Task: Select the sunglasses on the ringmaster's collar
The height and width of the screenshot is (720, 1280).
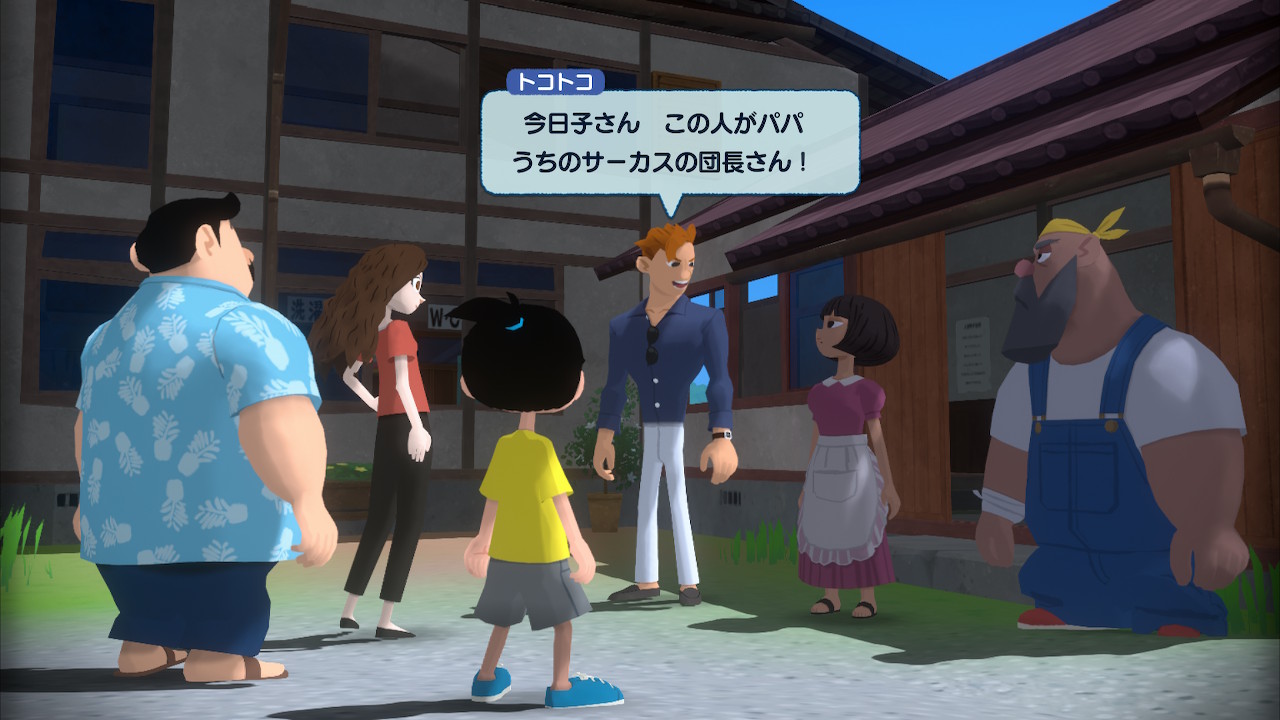Action: point(651,344)
